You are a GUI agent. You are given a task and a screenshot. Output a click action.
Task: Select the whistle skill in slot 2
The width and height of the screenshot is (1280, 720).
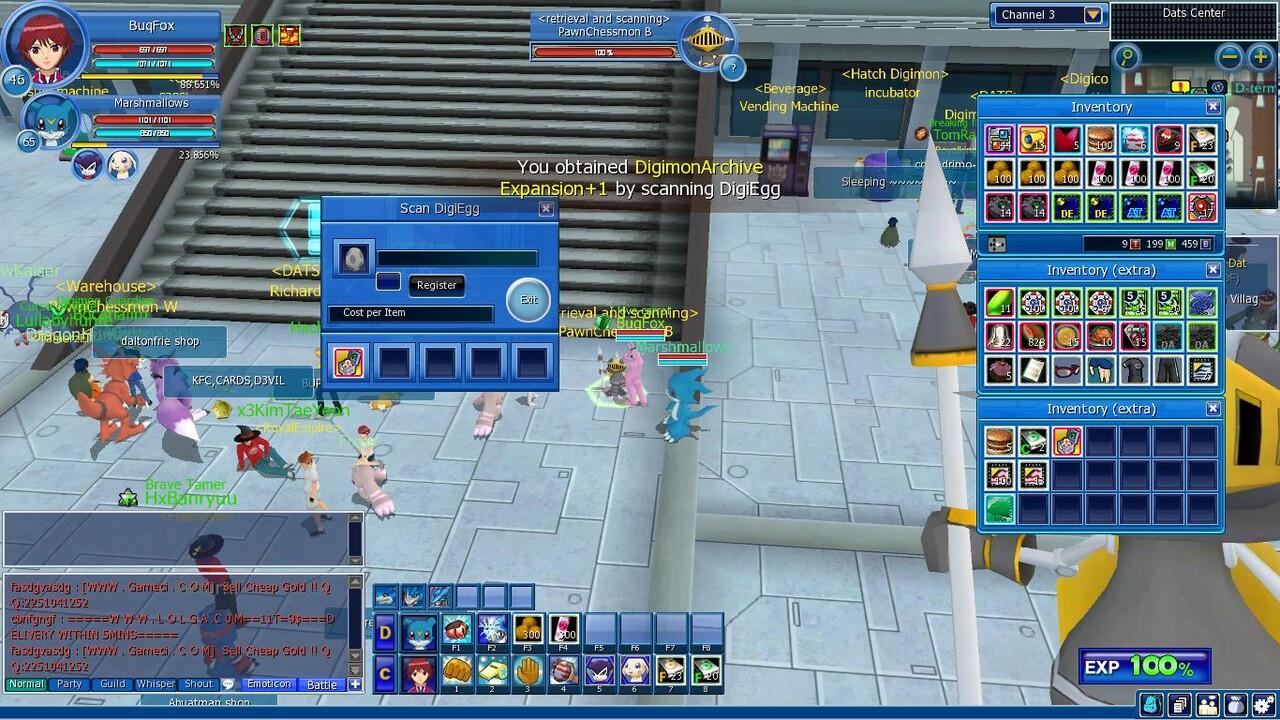pos(493,670)
